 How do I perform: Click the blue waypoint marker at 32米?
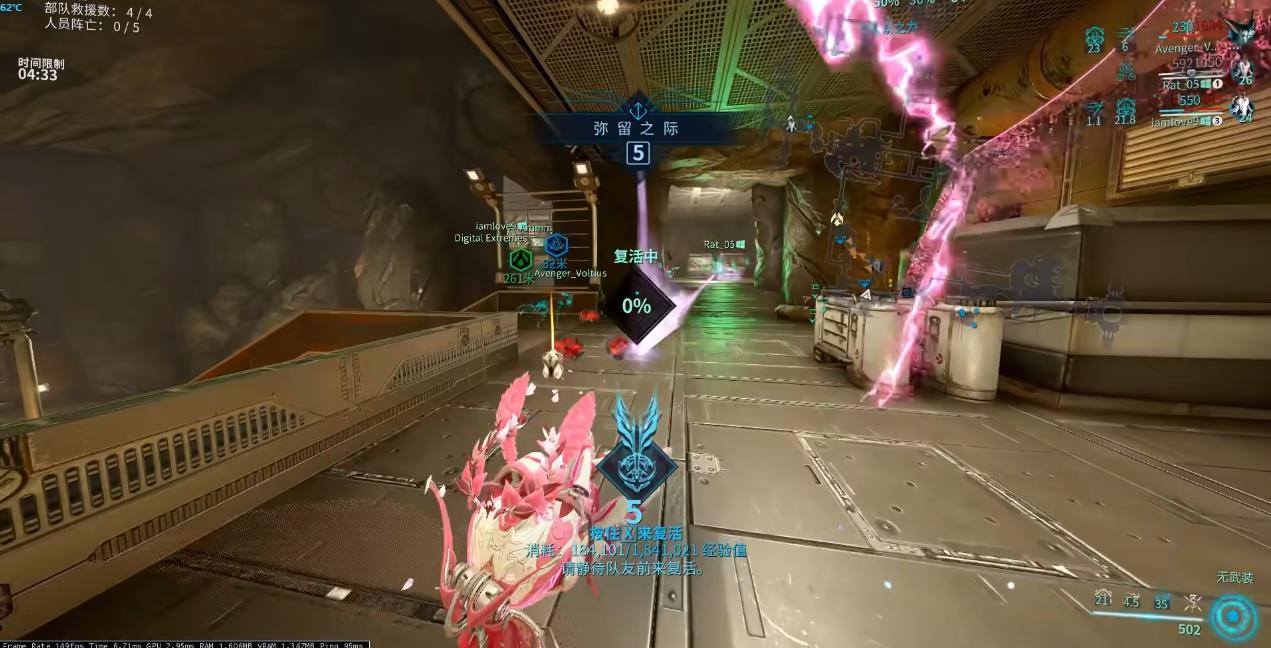pyautogui.click(x=556, y=245)
